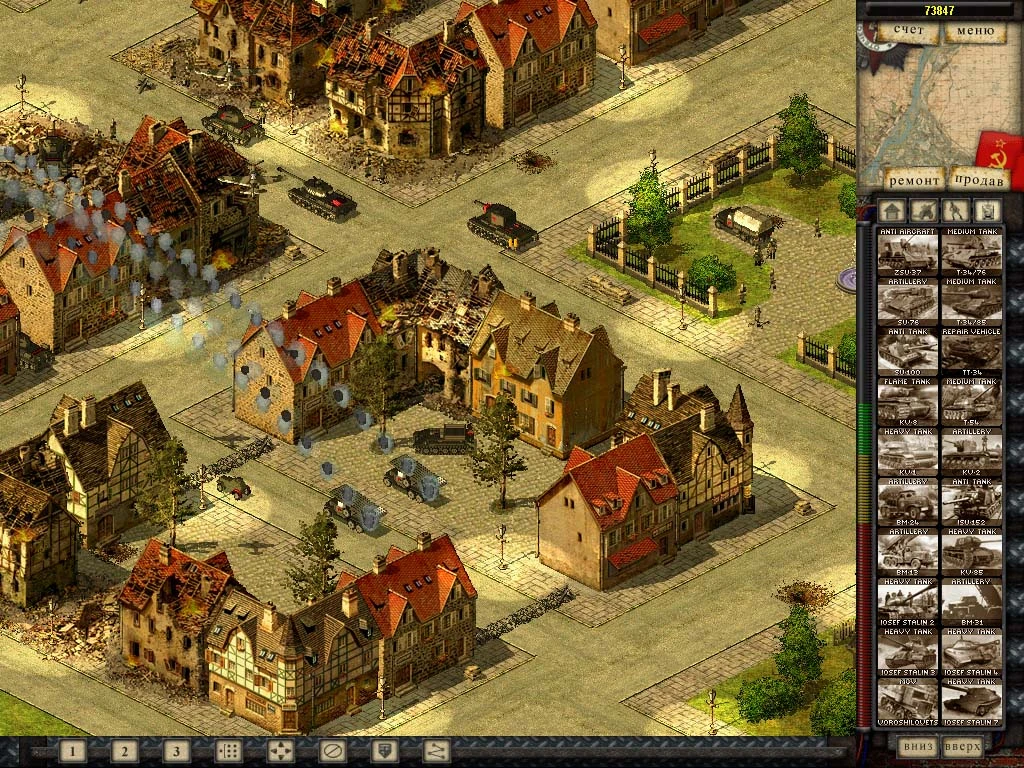
Task: Activate the stop order circle-slash icon
Action: click(332, 751)
